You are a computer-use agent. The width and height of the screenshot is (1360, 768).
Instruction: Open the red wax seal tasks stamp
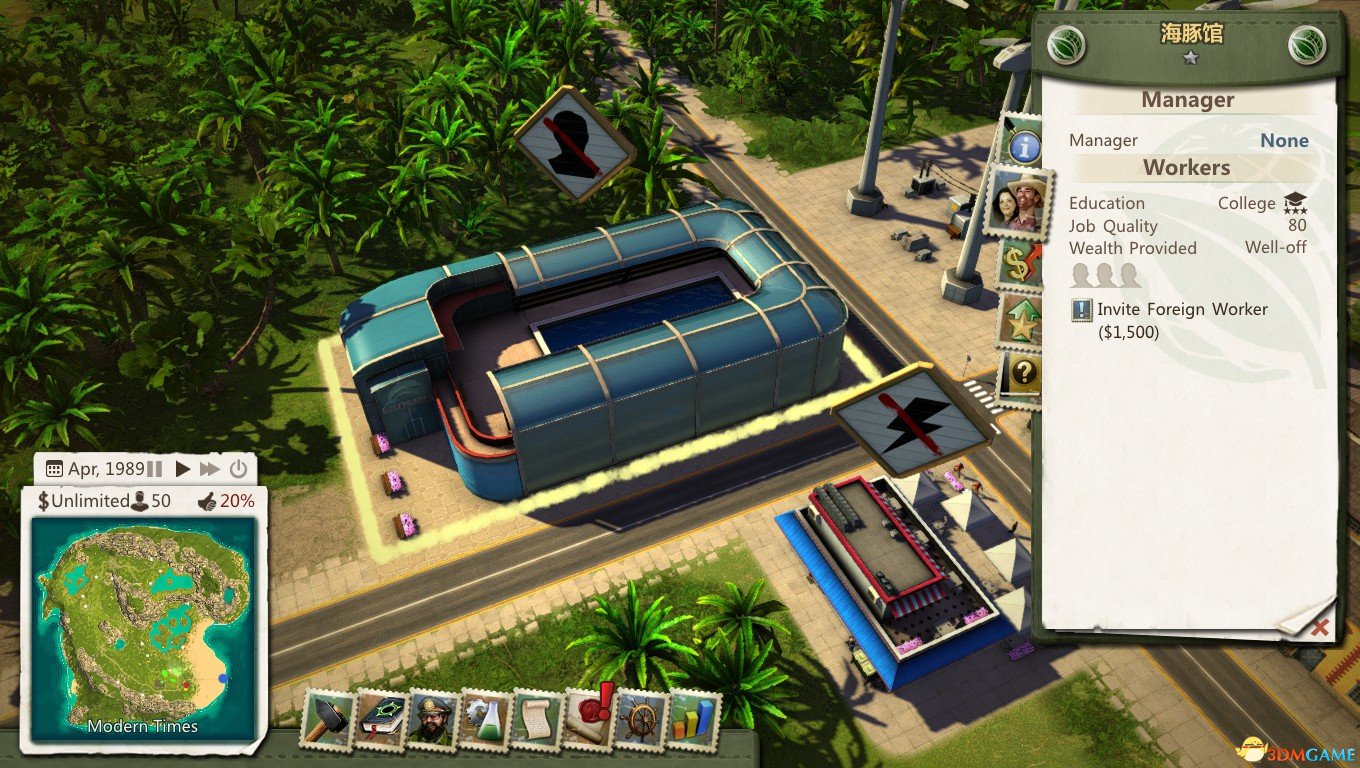click(x=590, y=717)
